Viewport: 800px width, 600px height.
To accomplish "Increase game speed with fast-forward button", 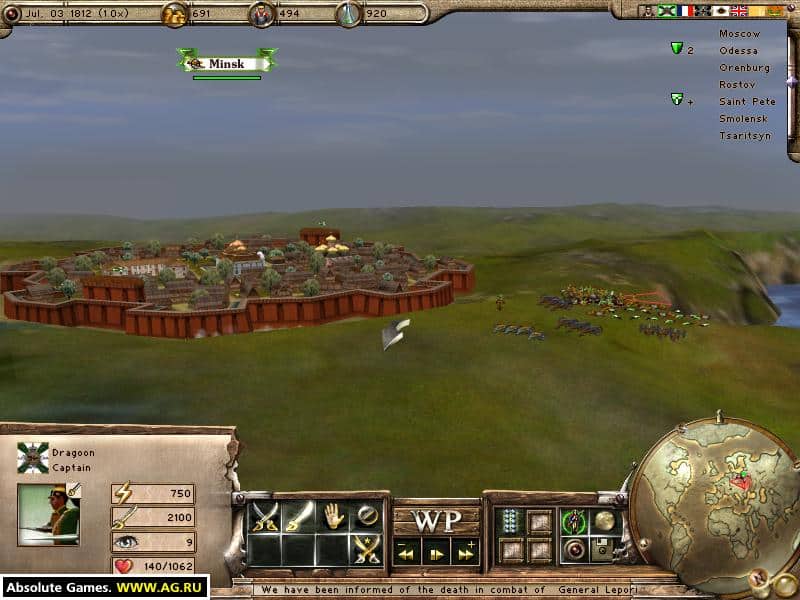I will 465,551.
